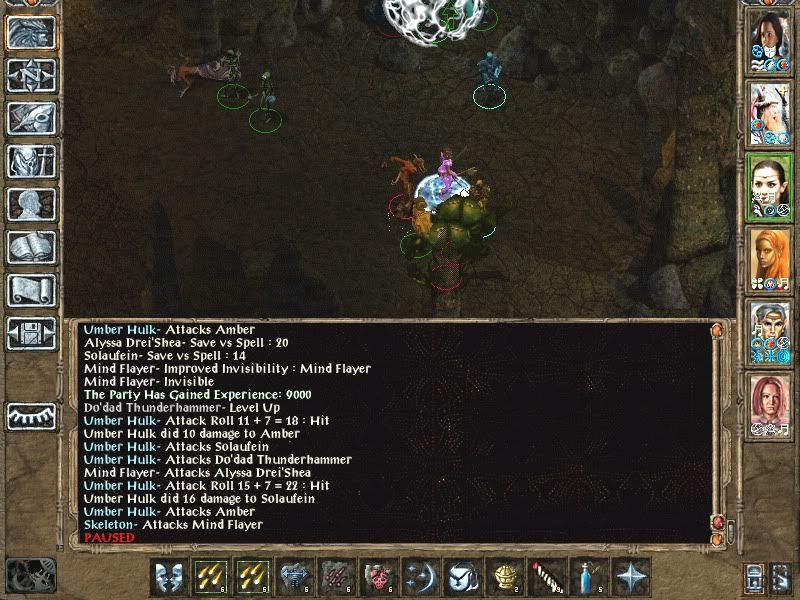The height and width of the screenshot is (600, 800).
Task: Choose the orange-haired character portrait
Action: coord(769,260)
